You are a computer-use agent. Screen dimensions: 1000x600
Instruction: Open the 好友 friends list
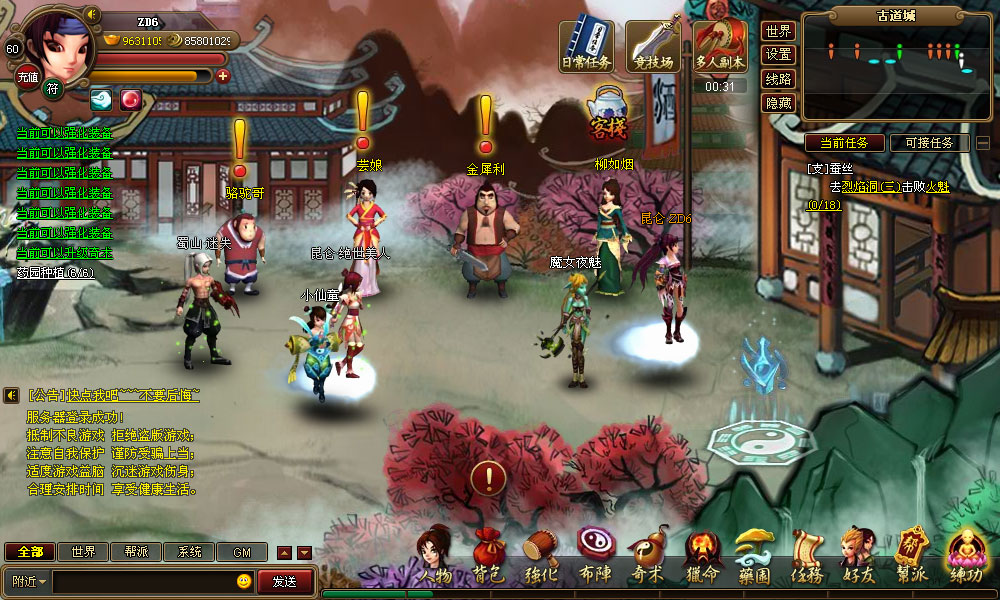click(x=858, y=558)
